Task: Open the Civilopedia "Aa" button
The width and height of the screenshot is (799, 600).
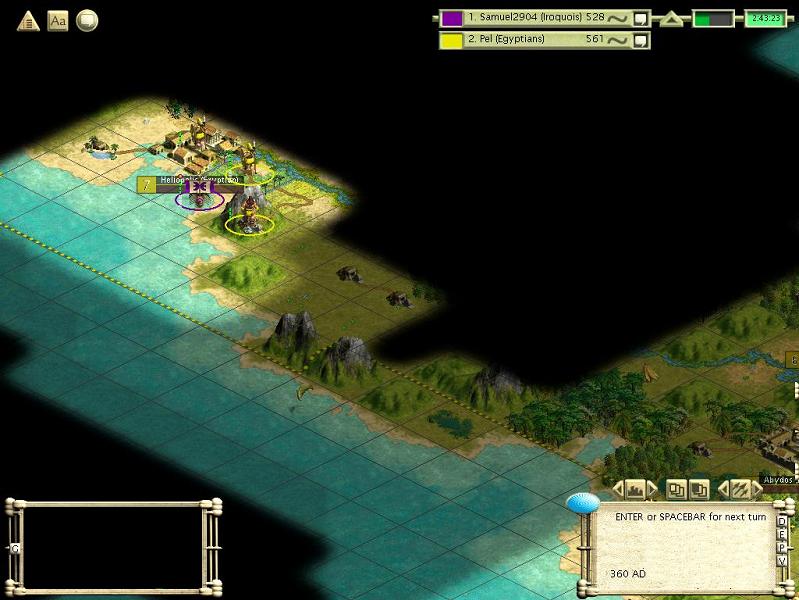Action: 58,20
